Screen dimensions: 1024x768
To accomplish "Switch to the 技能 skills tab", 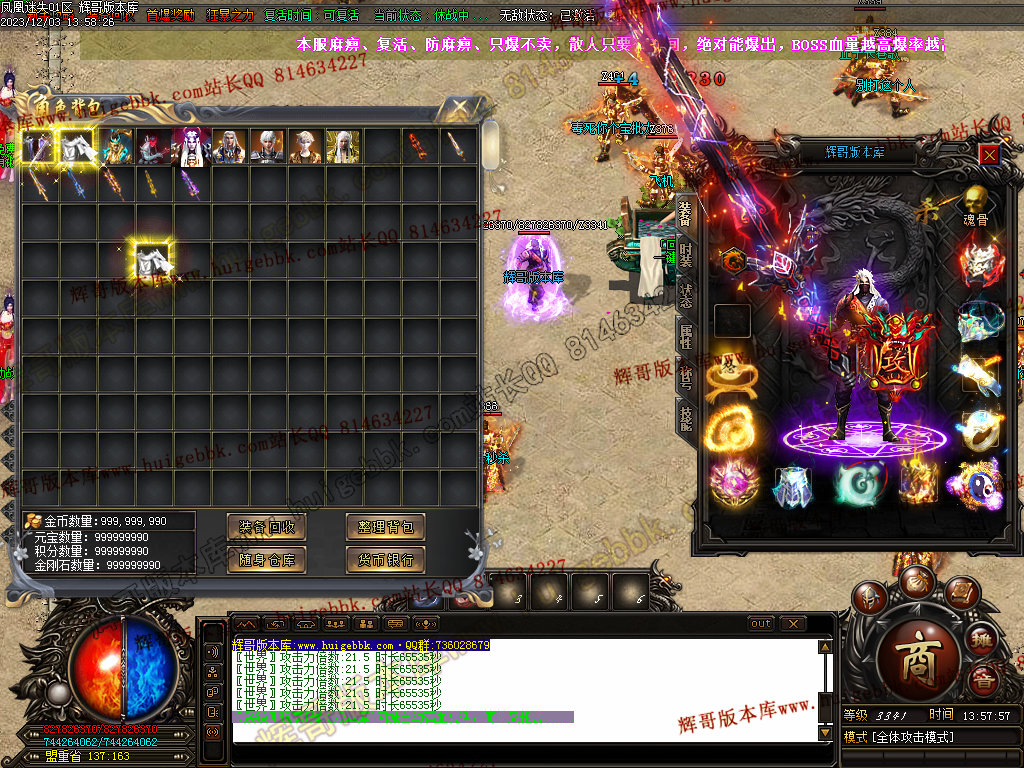I will (x=686, y=417).
